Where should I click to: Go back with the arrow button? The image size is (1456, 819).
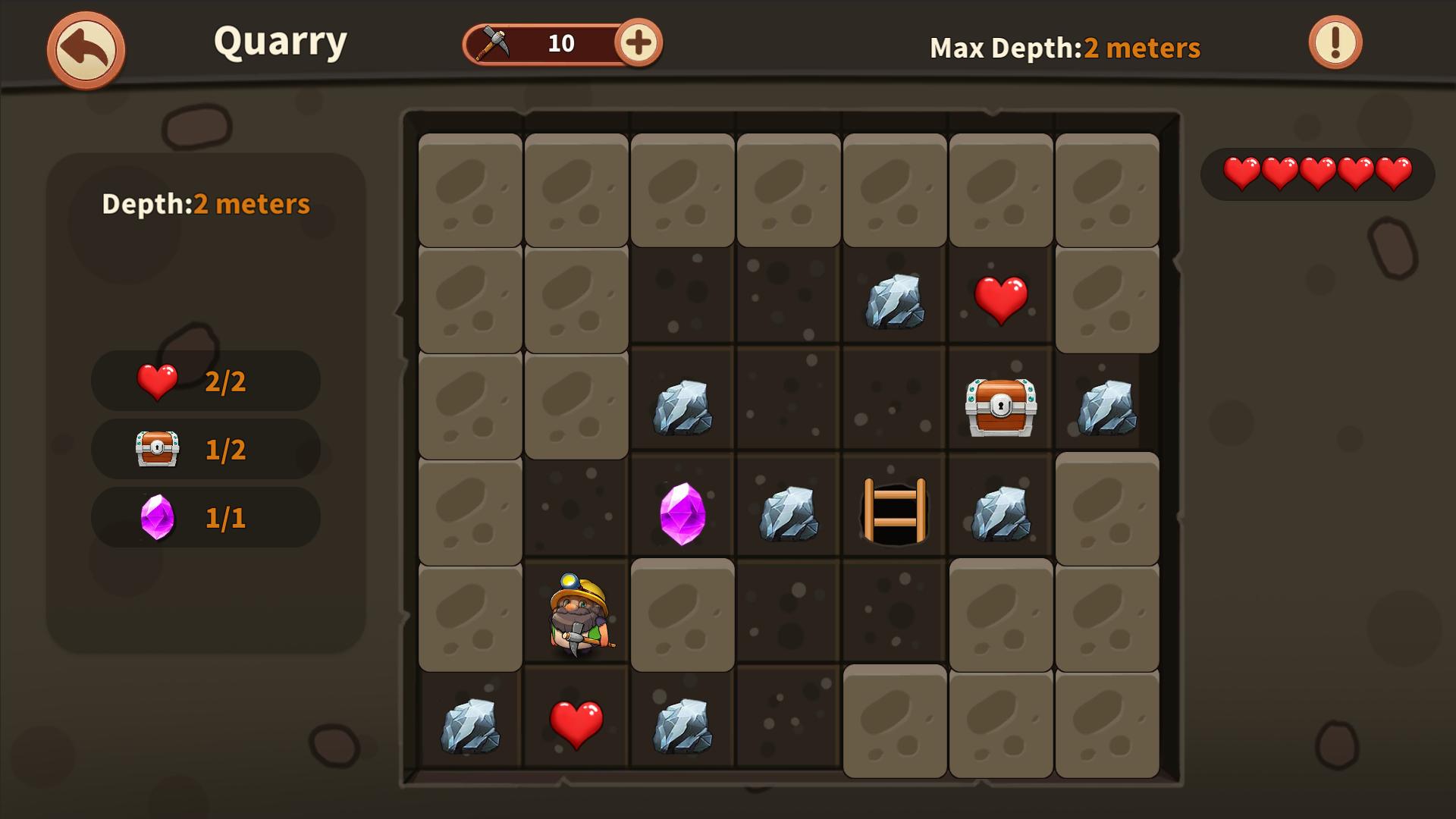tap(86, 50)
